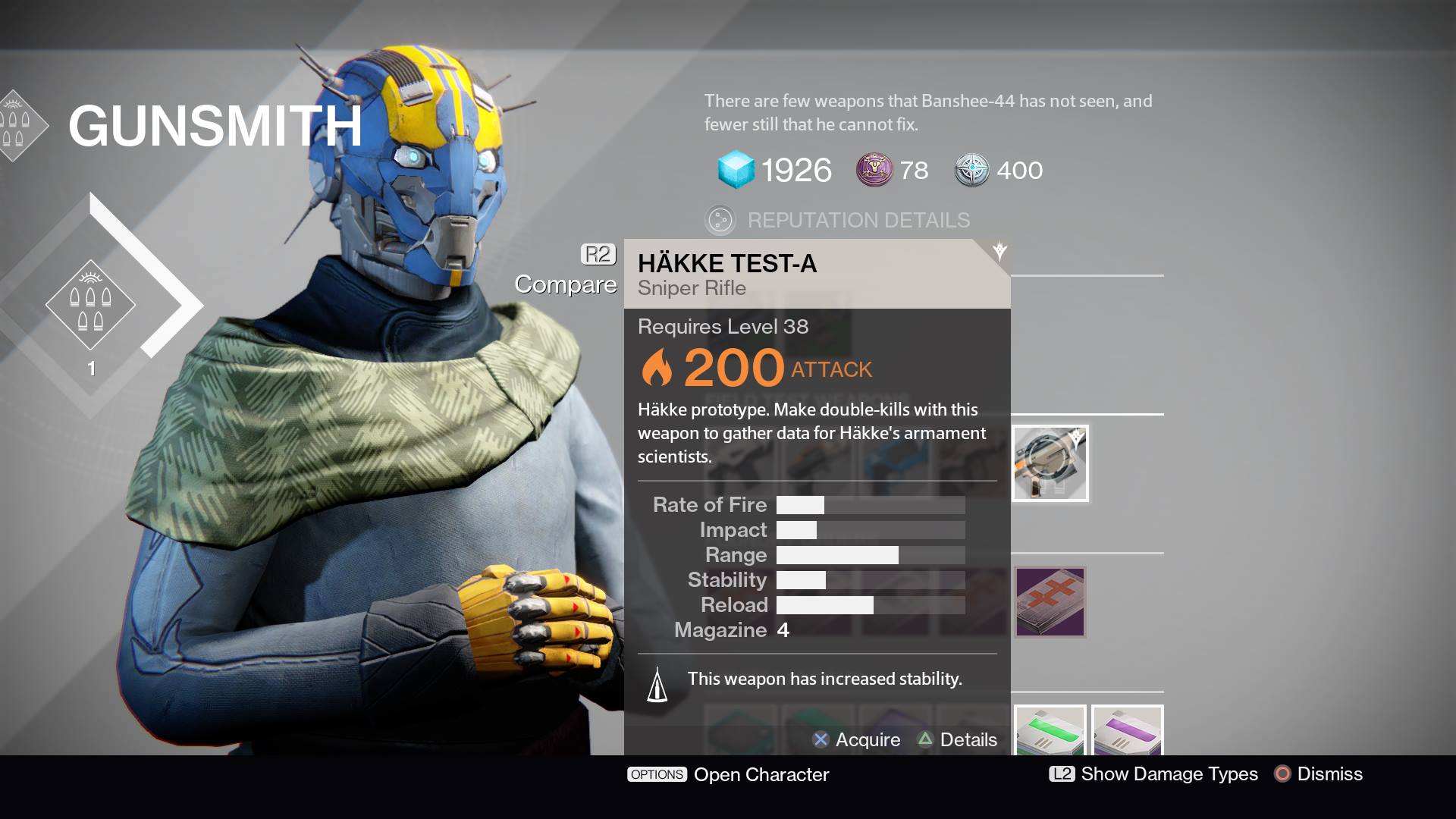Viewport: 1456px width, 819px height.
Task: Open Character from the bottom bar
Action: [x=728, y=774]
